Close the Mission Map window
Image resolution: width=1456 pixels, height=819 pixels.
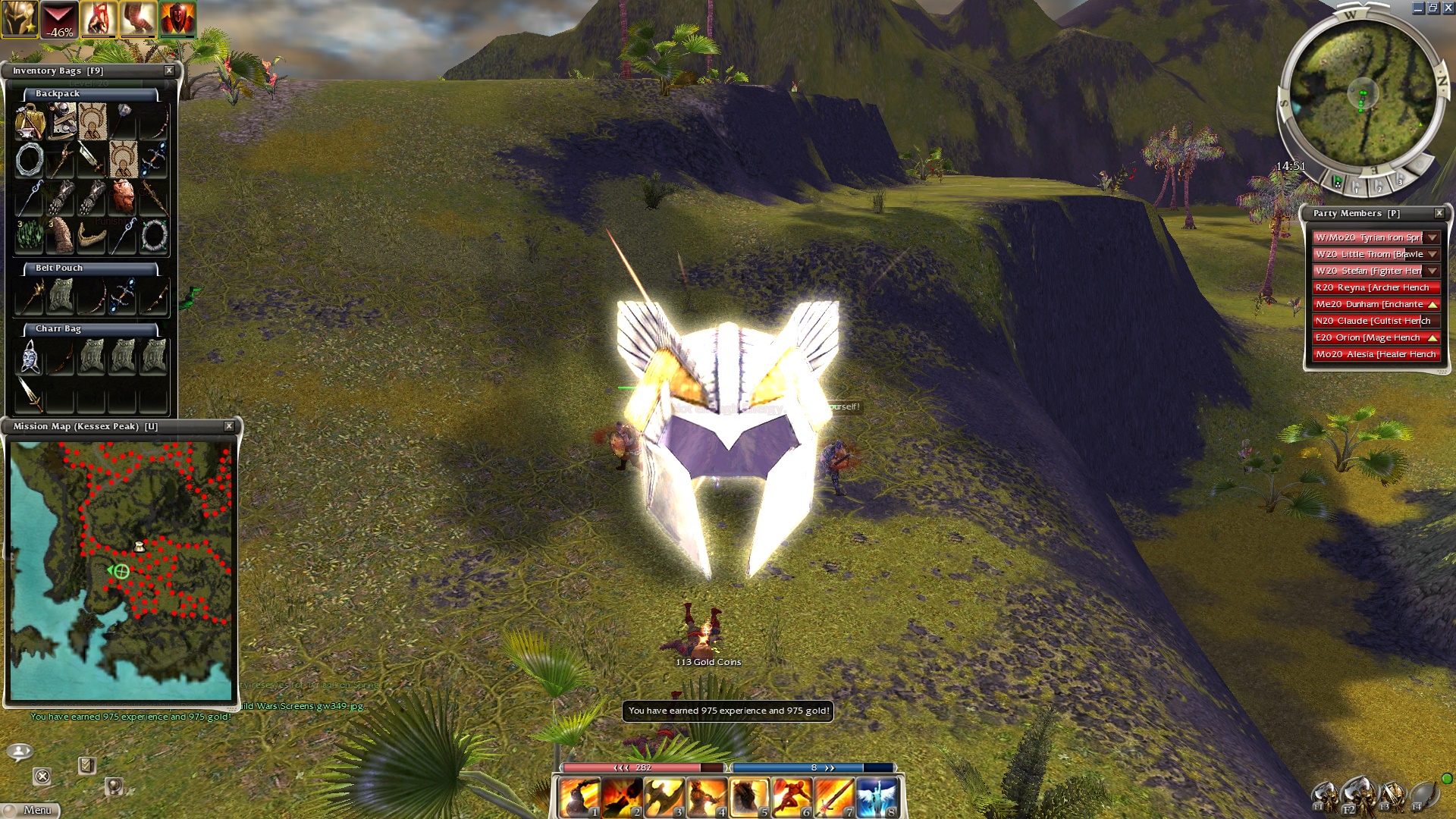(x=229, y=426)
